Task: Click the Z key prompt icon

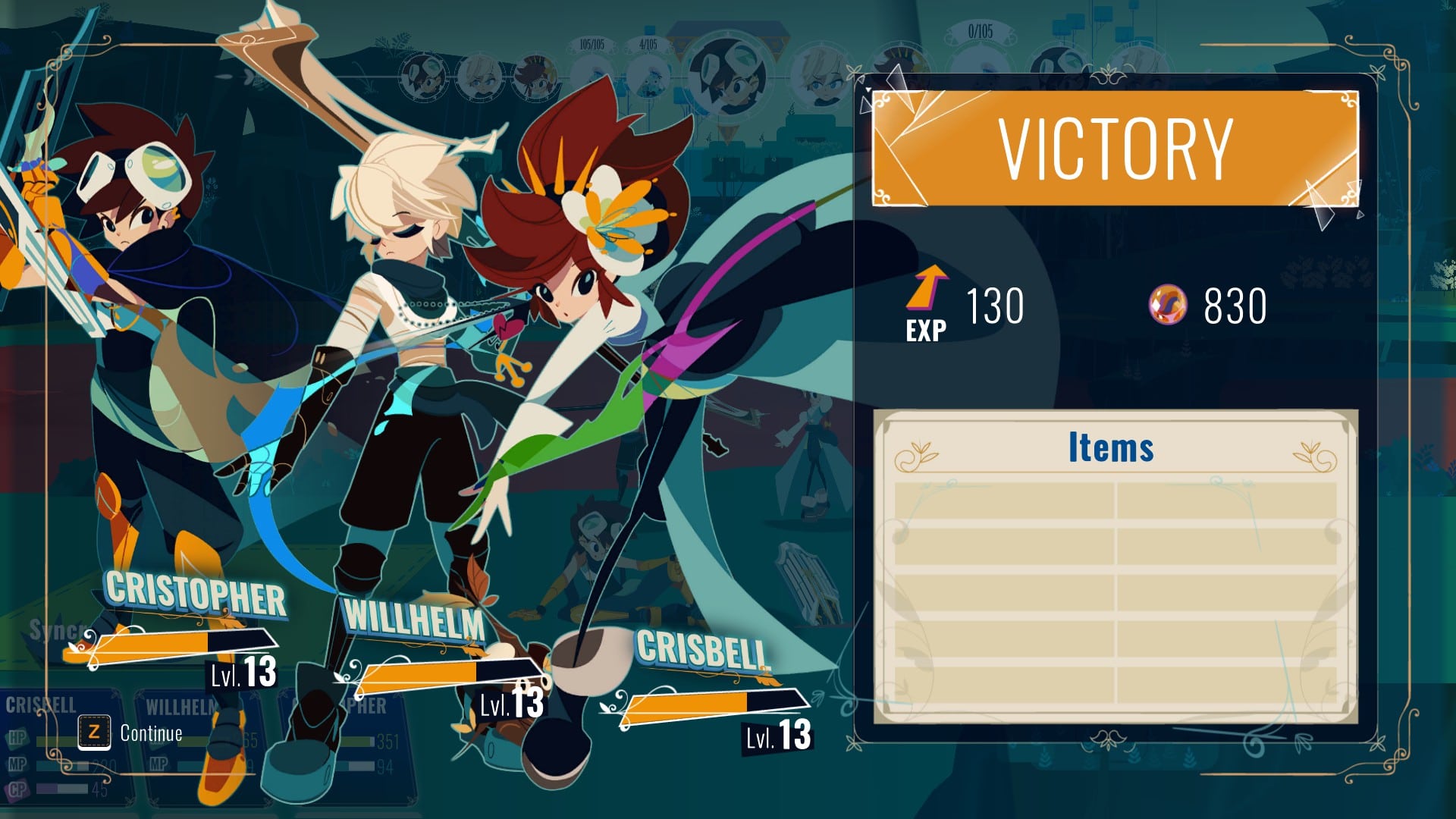Action: (94, 732)
